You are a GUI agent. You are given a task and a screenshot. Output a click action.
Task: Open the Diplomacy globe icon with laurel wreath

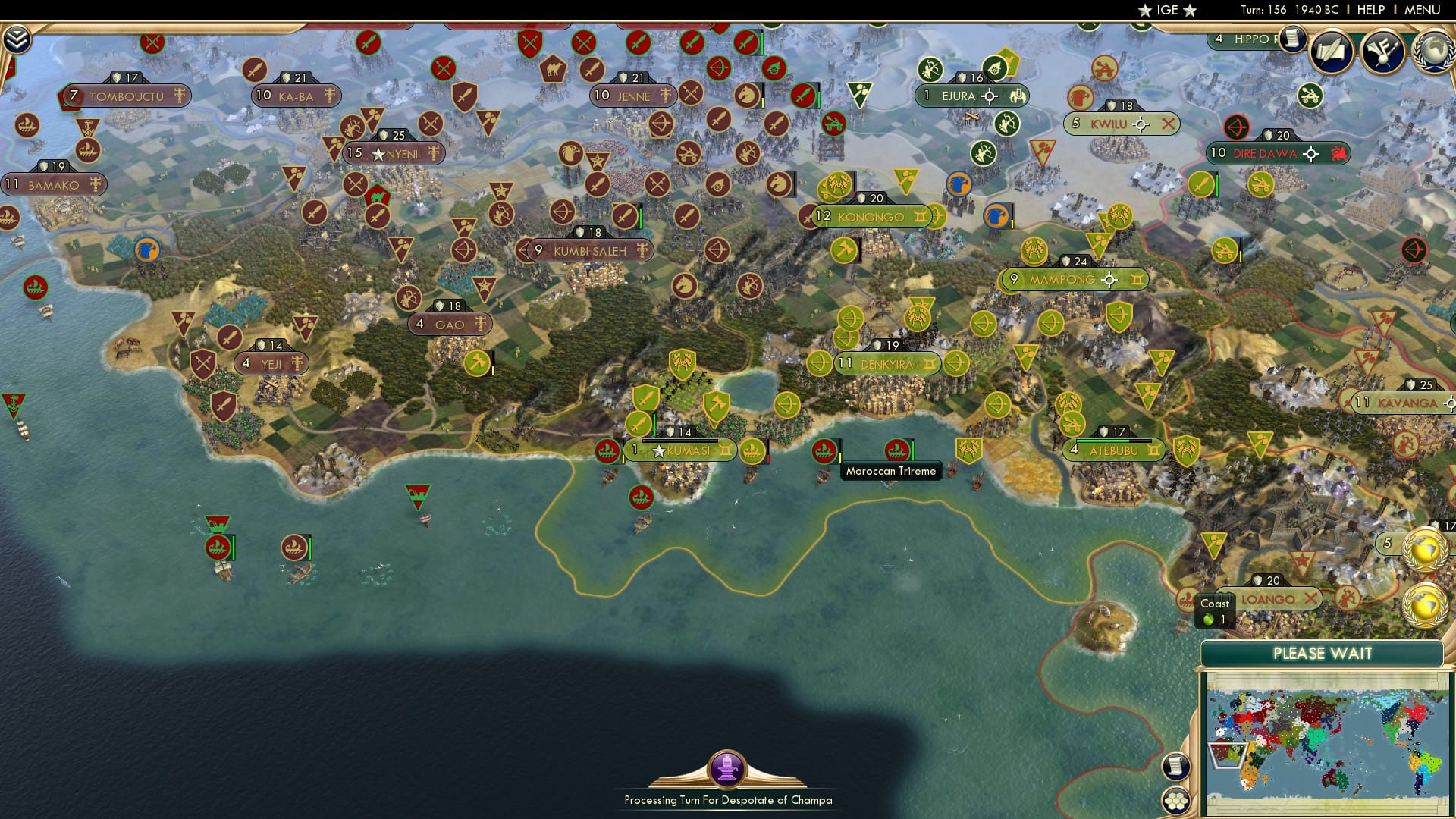1432,53
